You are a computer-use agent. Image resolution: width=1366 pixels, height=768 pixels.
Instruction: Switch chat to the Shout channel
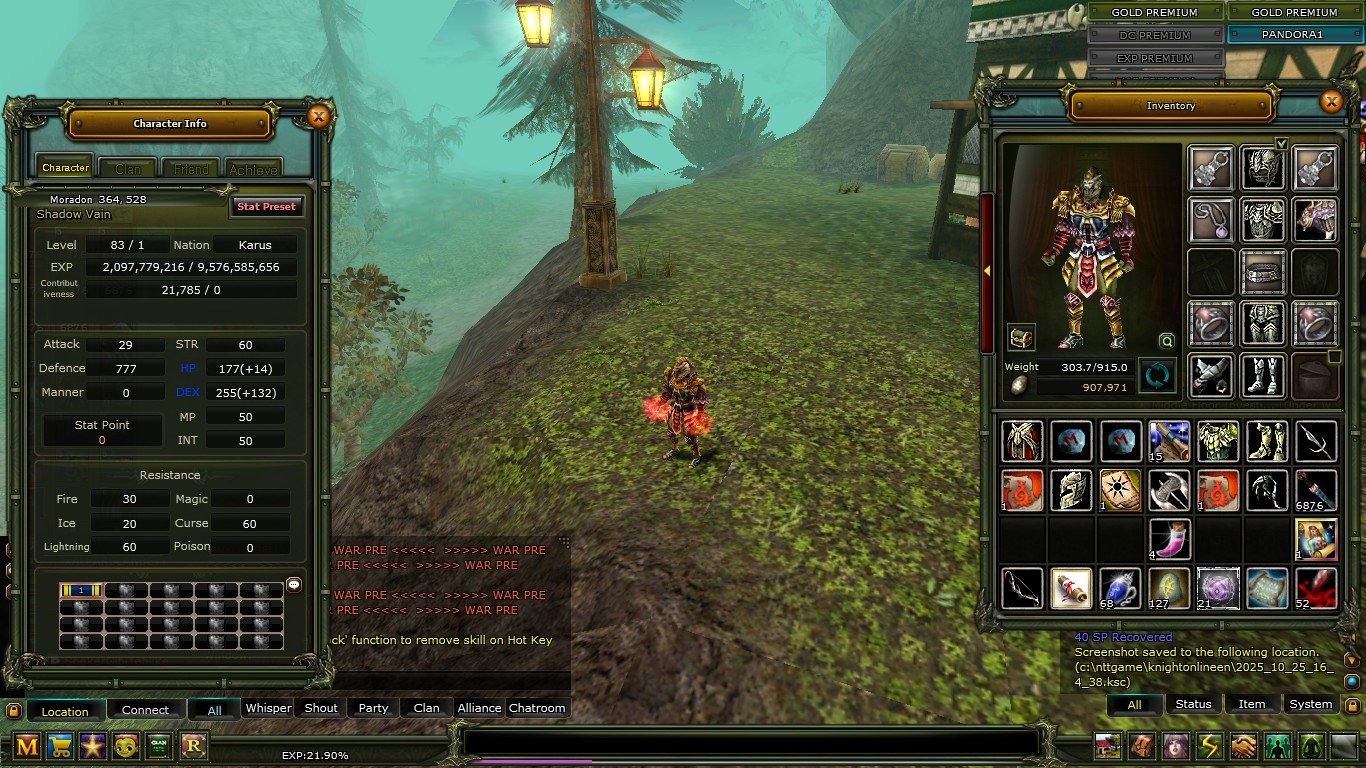(x=321, y=708)
